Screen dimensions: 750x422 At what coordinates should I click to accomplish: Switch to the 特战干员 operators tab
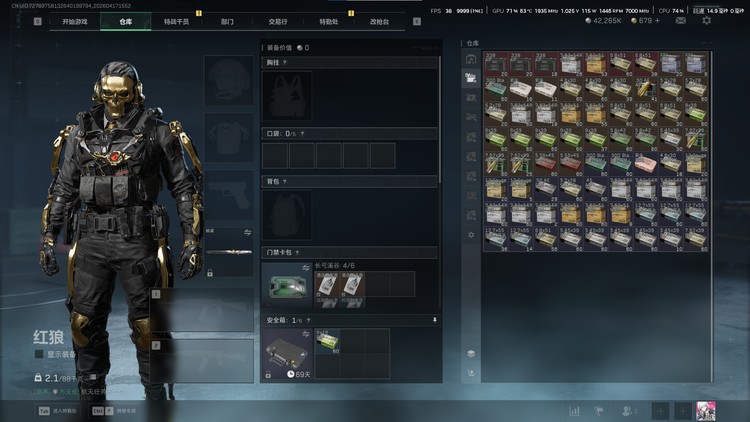click(176, 21)
